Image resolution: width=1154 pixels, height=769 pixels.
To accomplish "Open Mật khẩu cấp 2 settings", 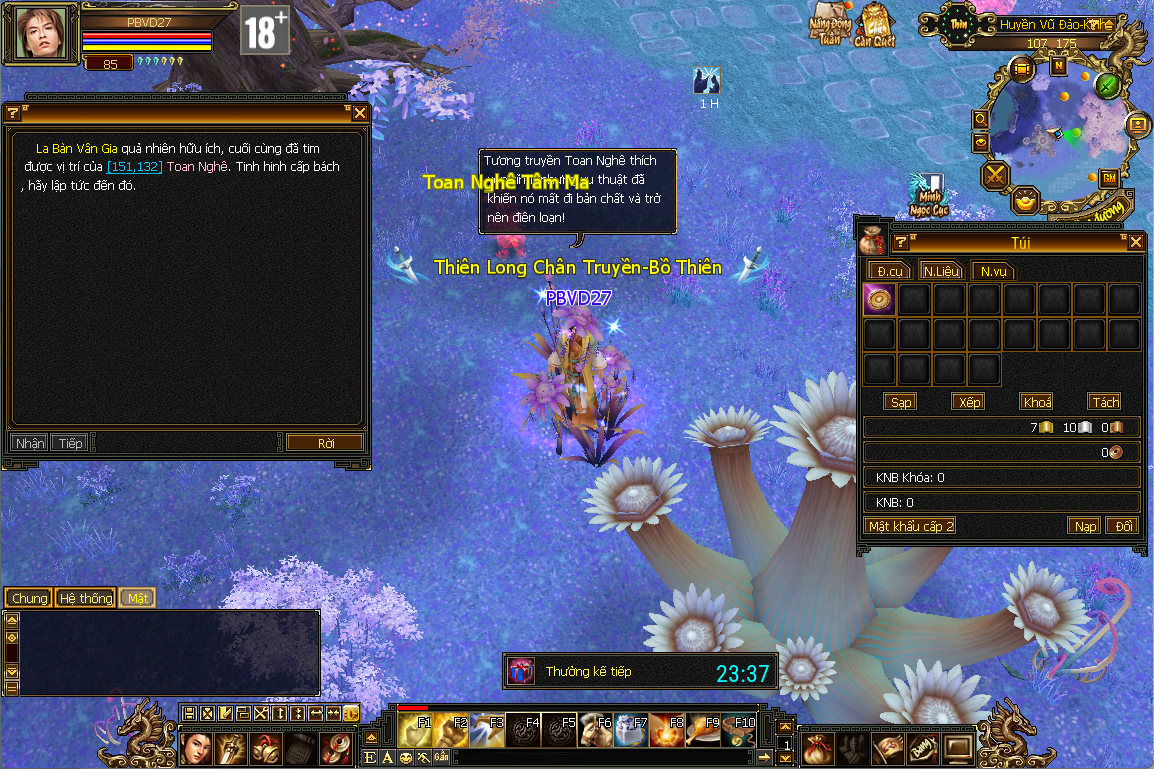I will 910,526.
